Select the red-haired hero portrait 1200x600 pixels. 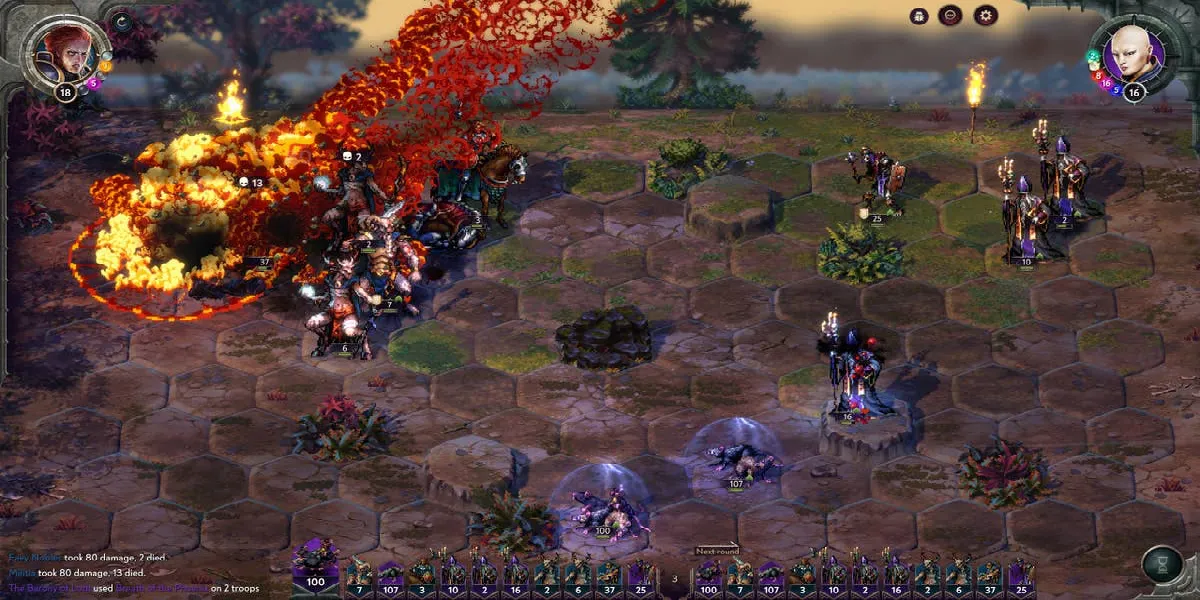pyautogui.click(x=66, y=53)
